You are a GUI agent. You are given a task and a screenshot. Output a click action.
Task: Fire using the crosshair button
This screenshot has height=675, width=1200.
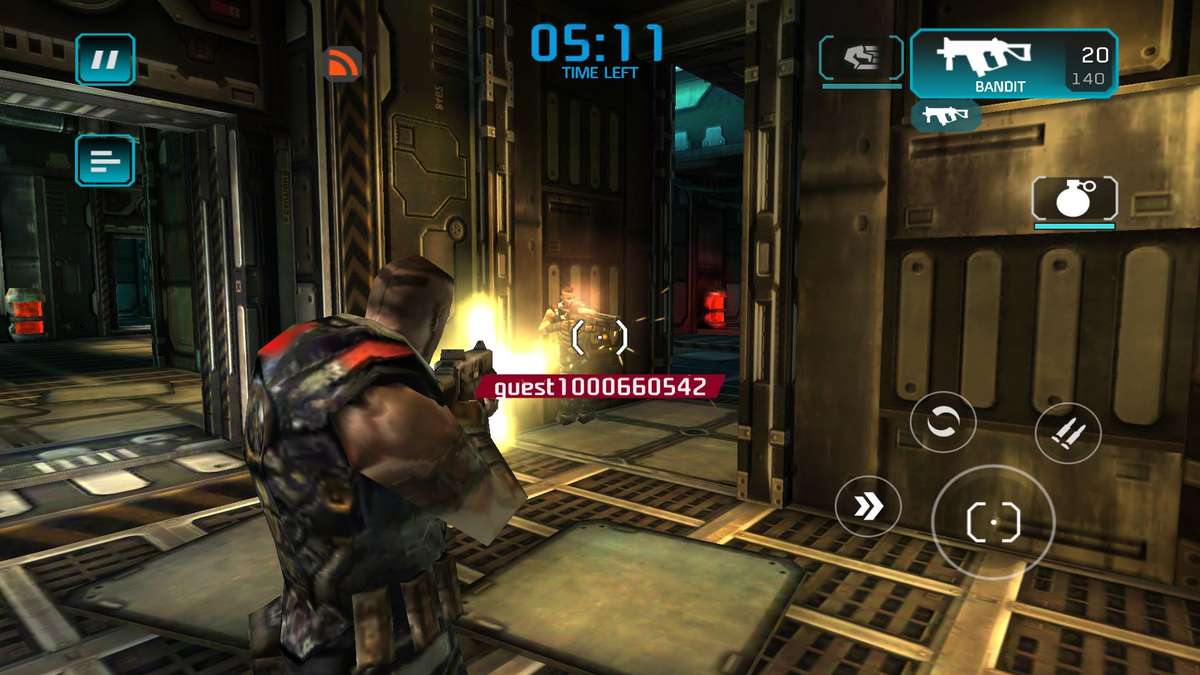coord(993,522)
